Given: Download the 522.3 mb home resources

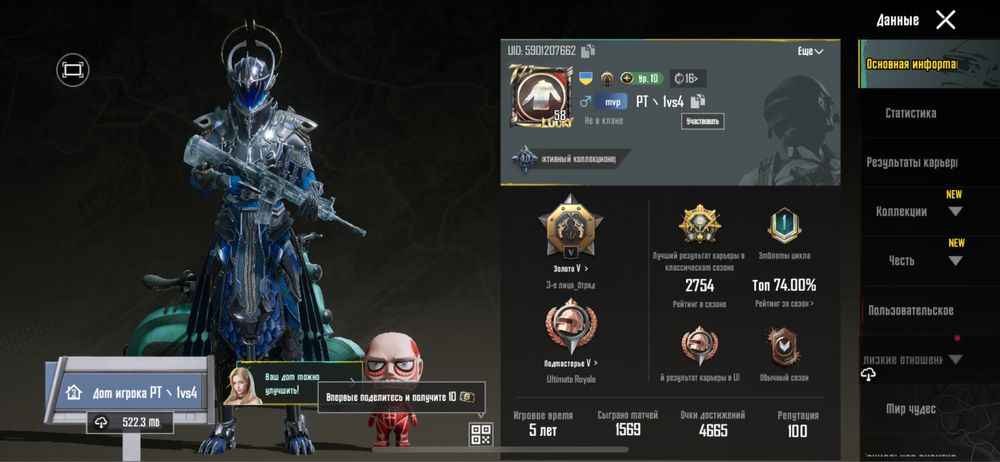Looking at the screenshot, I should (x=128, y=423).
